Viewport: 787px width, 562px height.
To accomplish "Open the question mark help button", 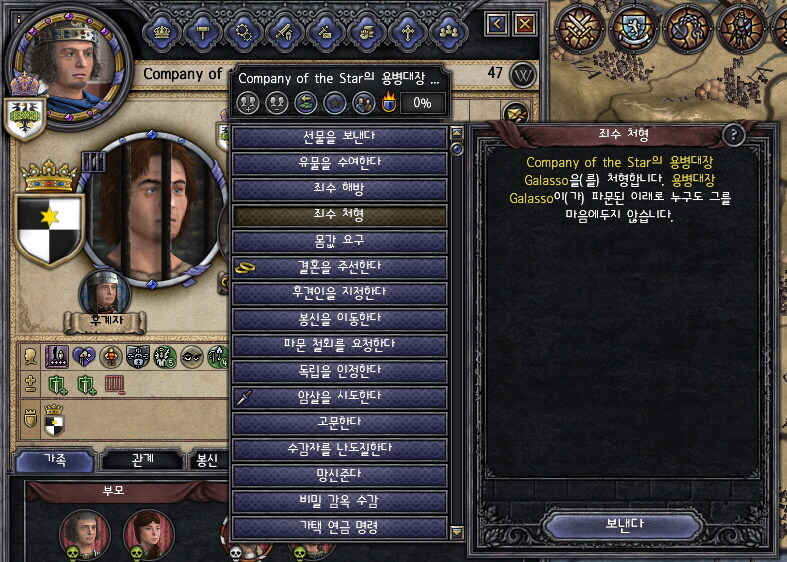I will tap(733, 136).
